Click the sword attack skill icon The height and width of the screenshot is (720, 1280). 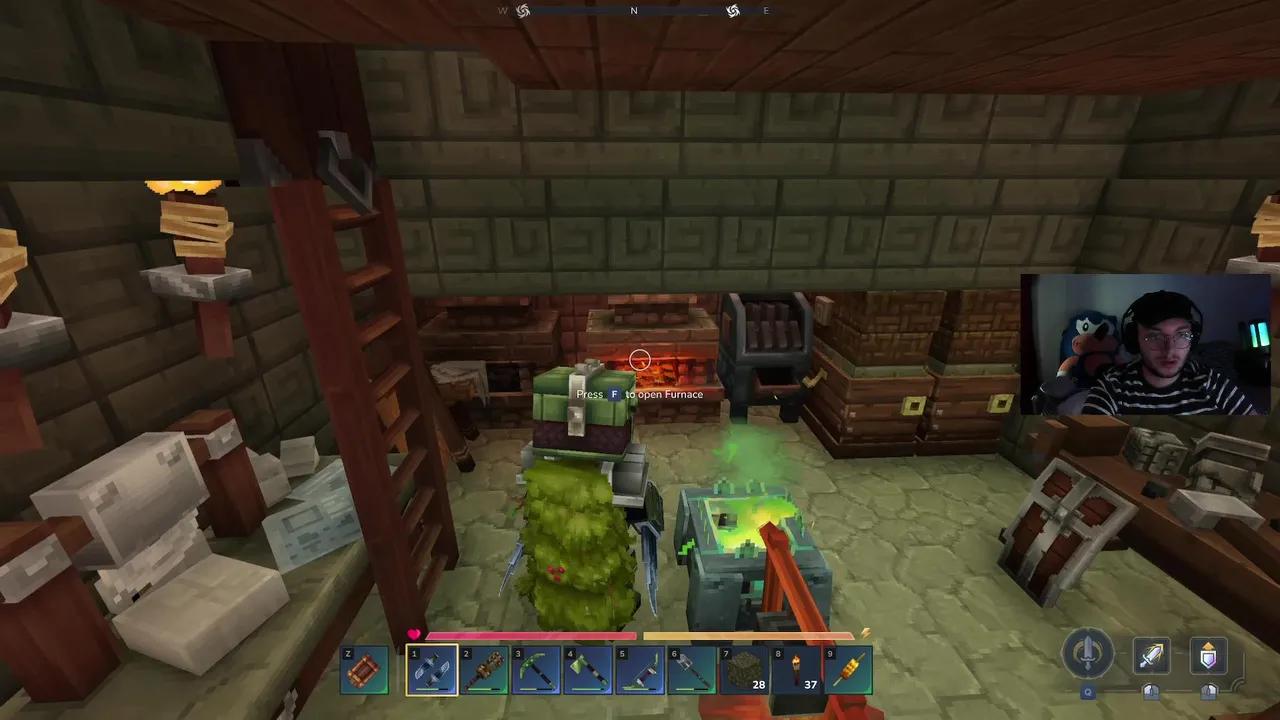1151,655
